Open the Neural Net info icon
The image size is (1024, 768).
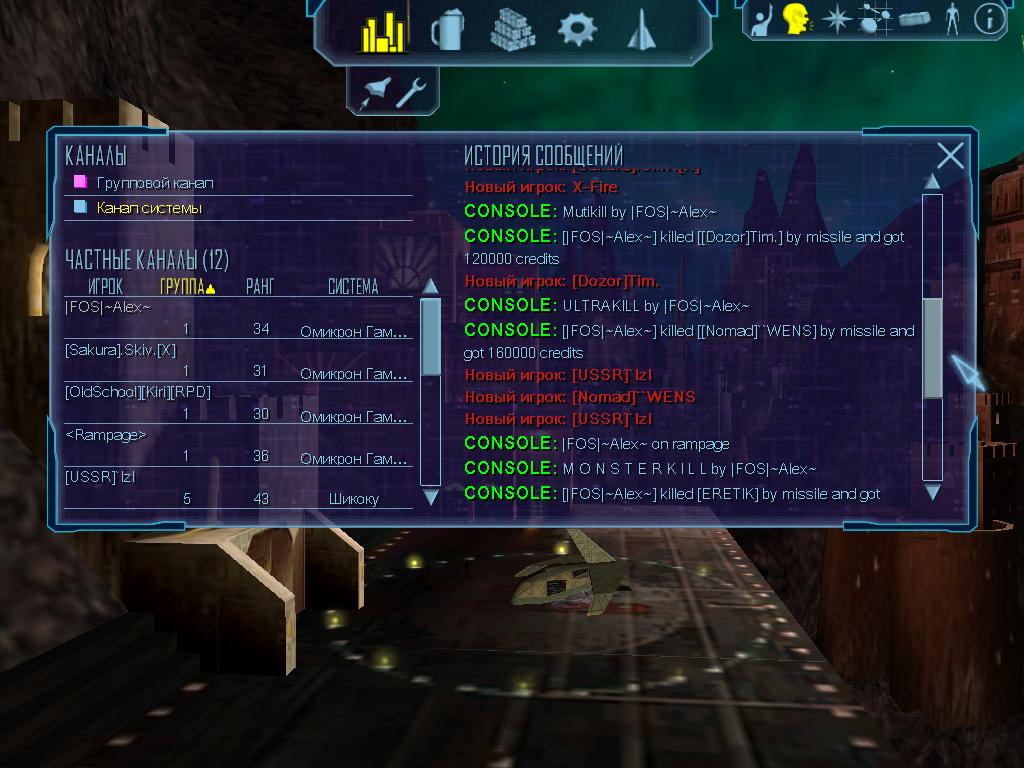click(x=989, y=19)
